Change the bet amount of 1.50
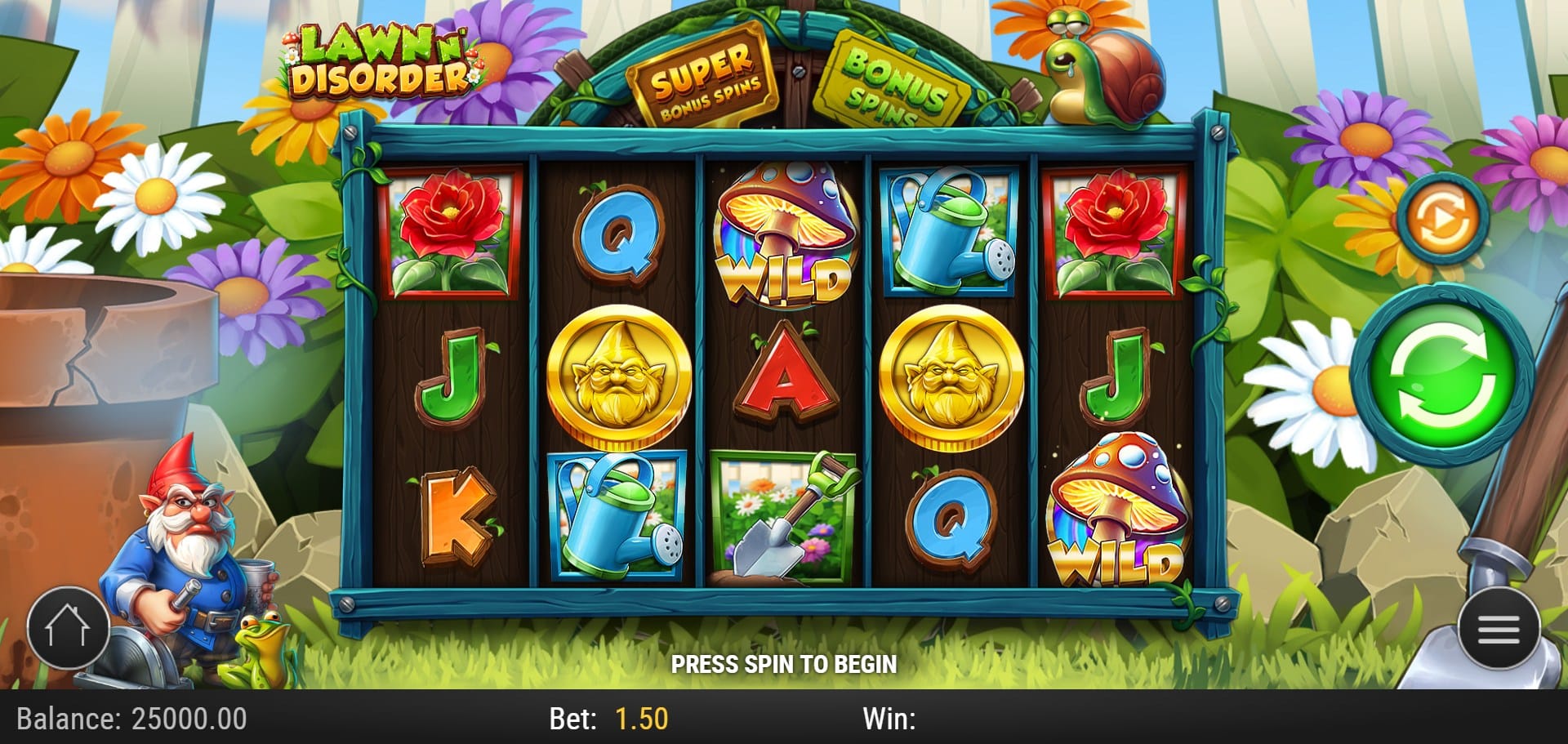The height and width of the screenshot is (744, 1568). click(641, 719)
